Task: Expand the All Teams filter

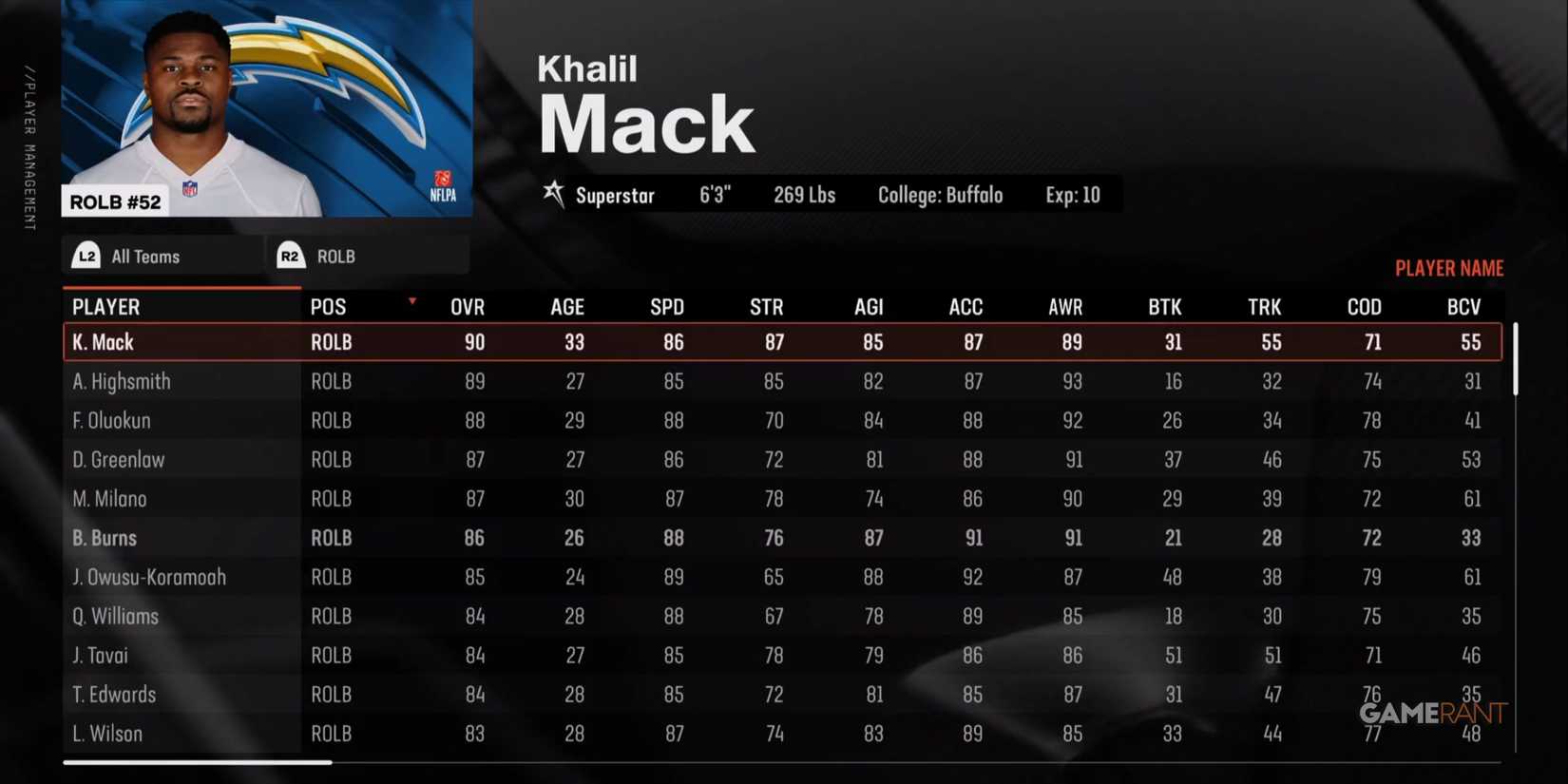Action: pyautogui.click(x=144, y=255)
